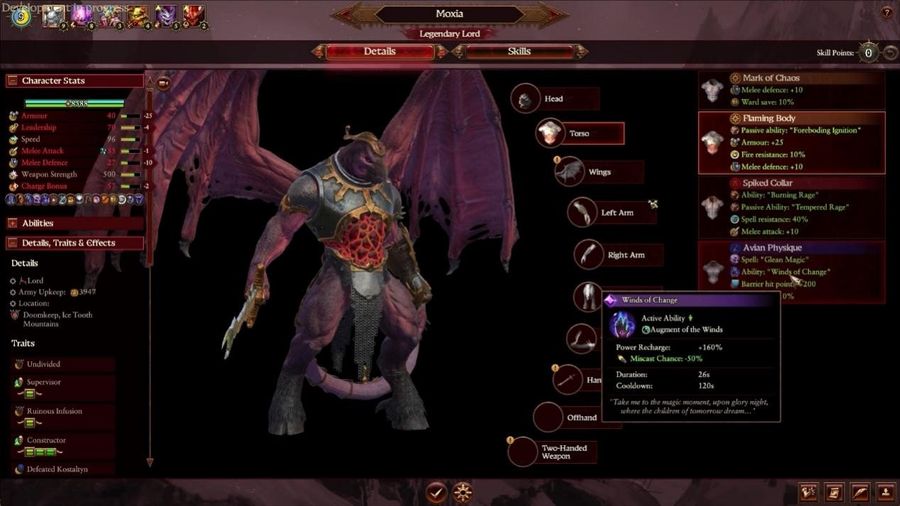Switch to the Skills tab

click(x=519, y=51)
